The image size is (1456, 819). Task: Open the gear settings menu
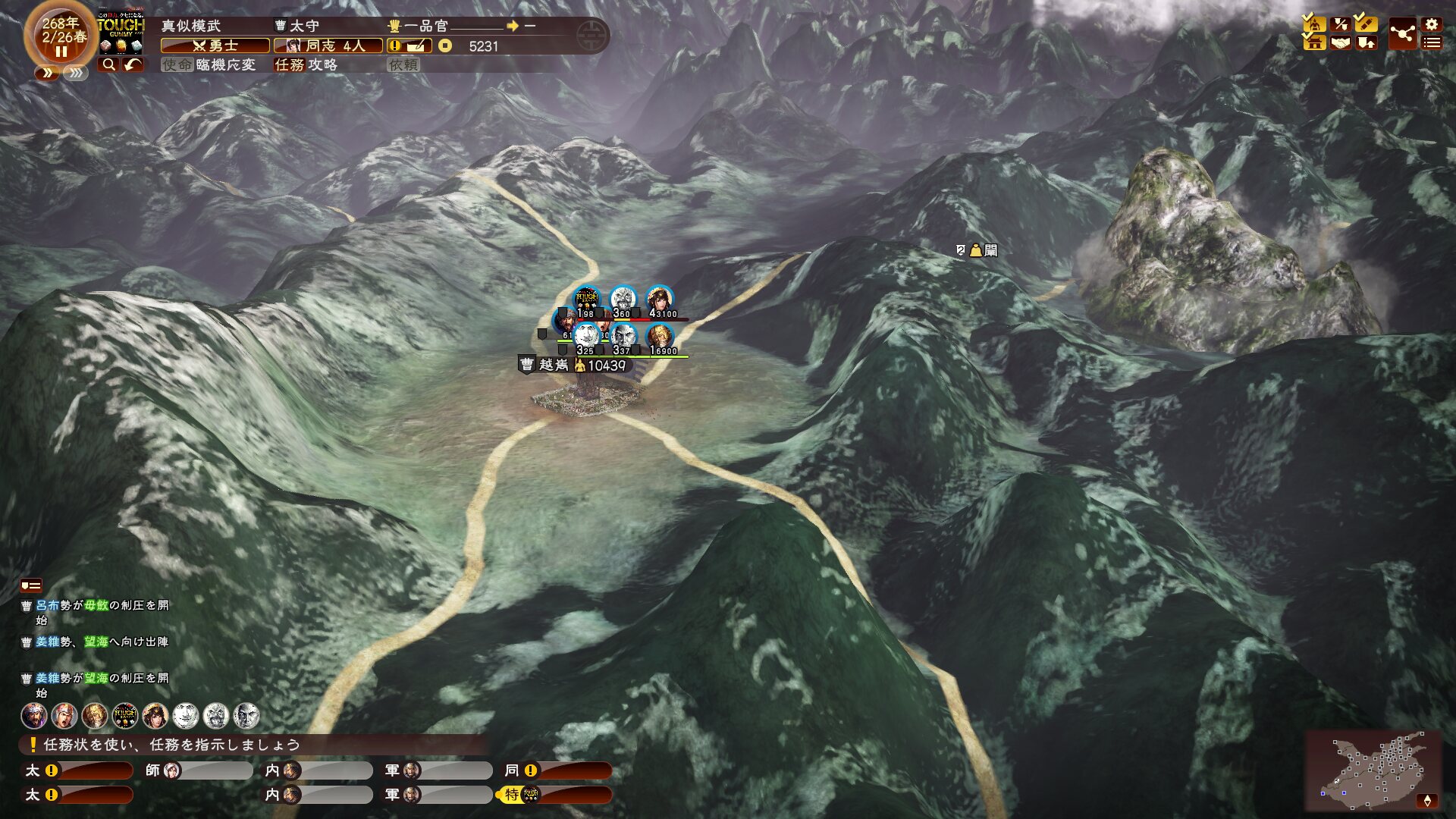(1432, 24)
